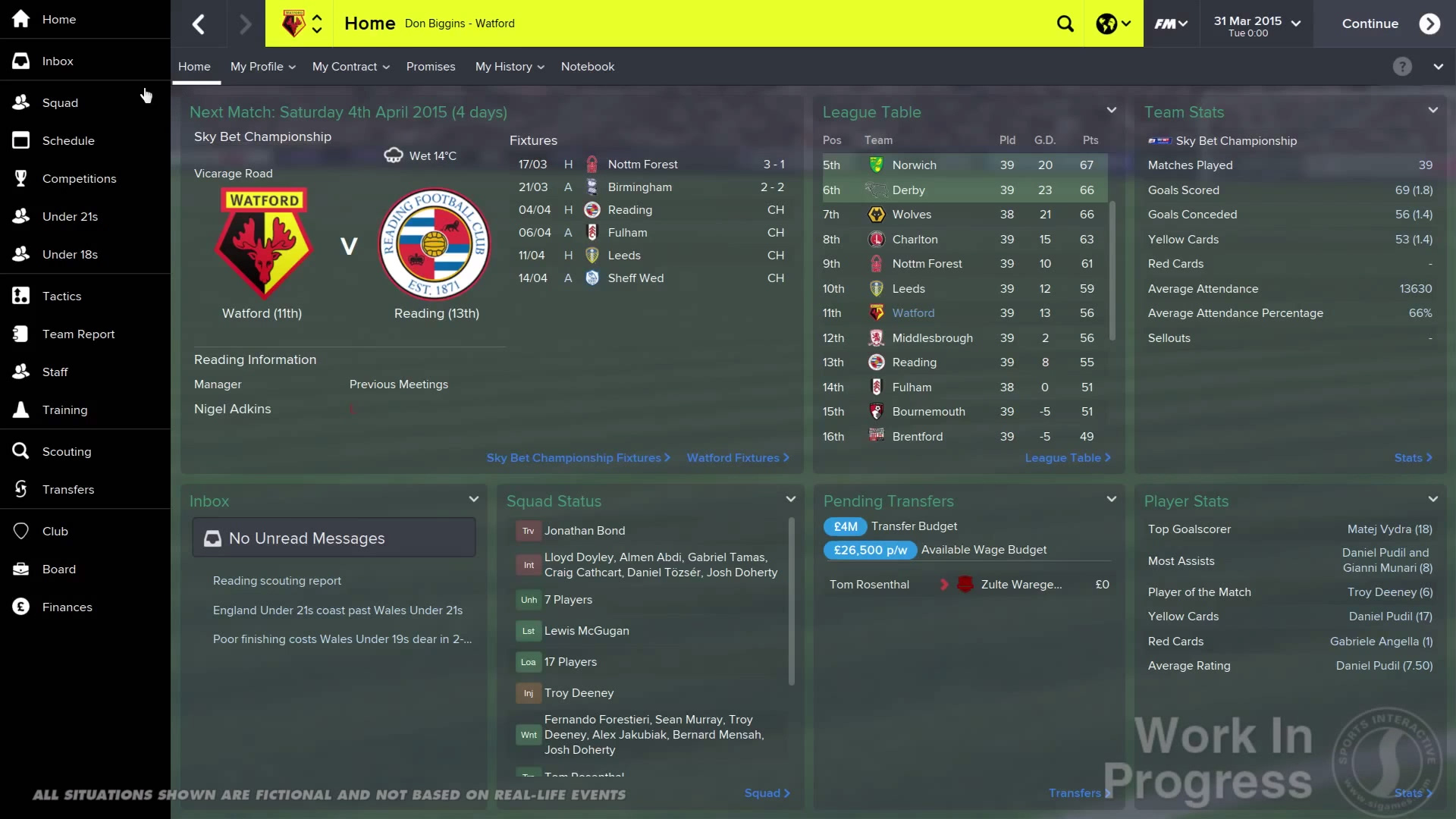This screenshot has width=1456, height=819.
Task: Open the search magnifier icon
Action: [1065, 24]
